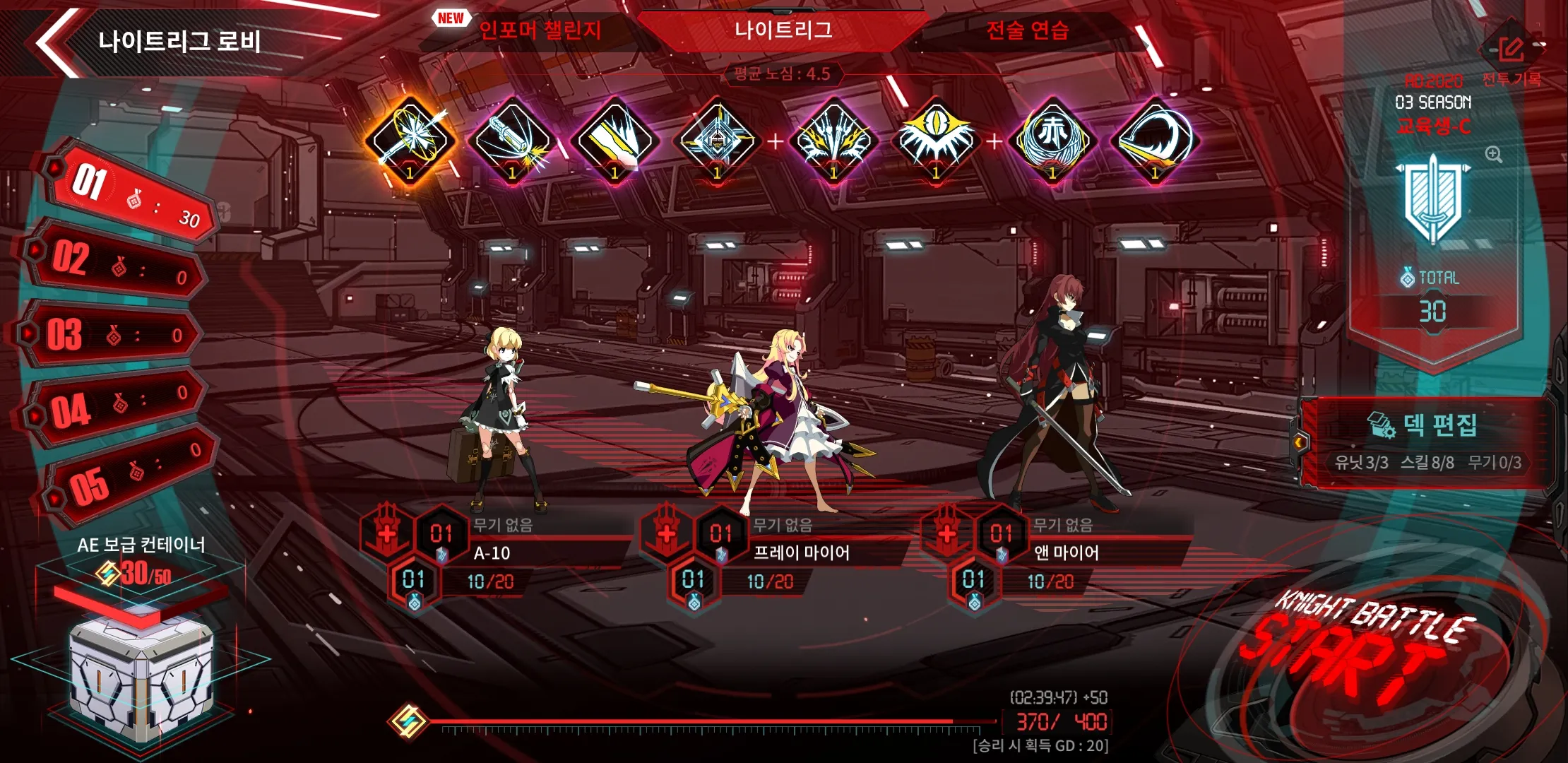Open the 전술 연습 tab

[1027, 31]
